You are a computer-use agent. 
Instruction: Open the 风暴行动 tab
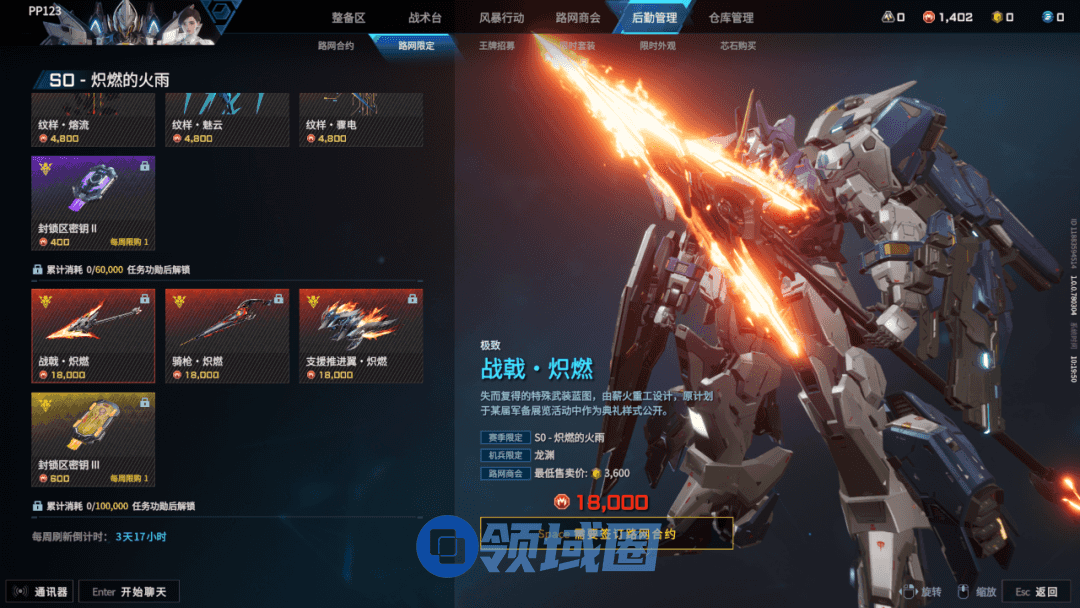click(x=501, y=18)
